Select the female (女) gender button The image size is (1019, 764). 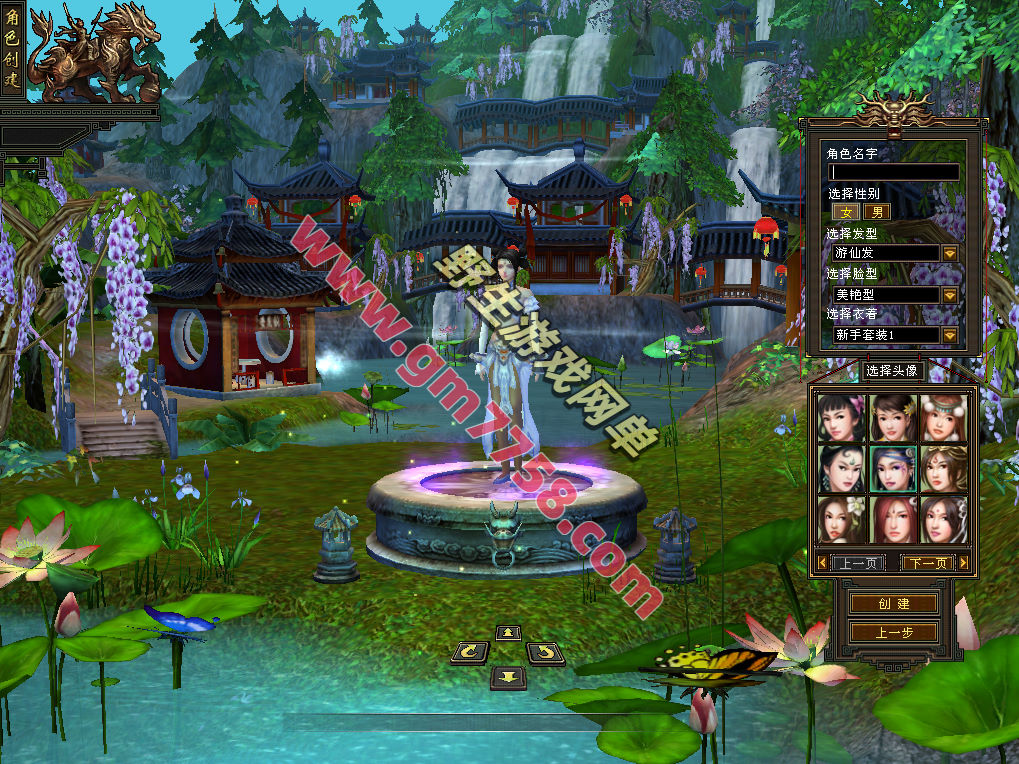coord(846,212)
